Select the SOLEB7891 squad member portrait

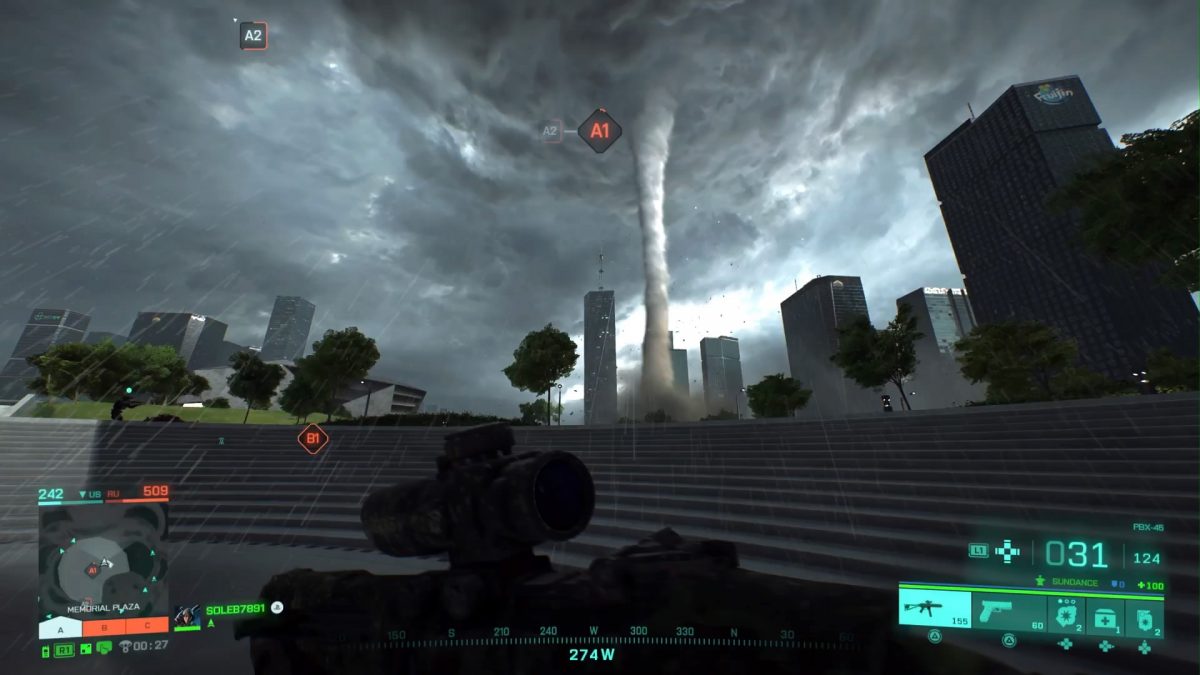click(x=187, y=616)
